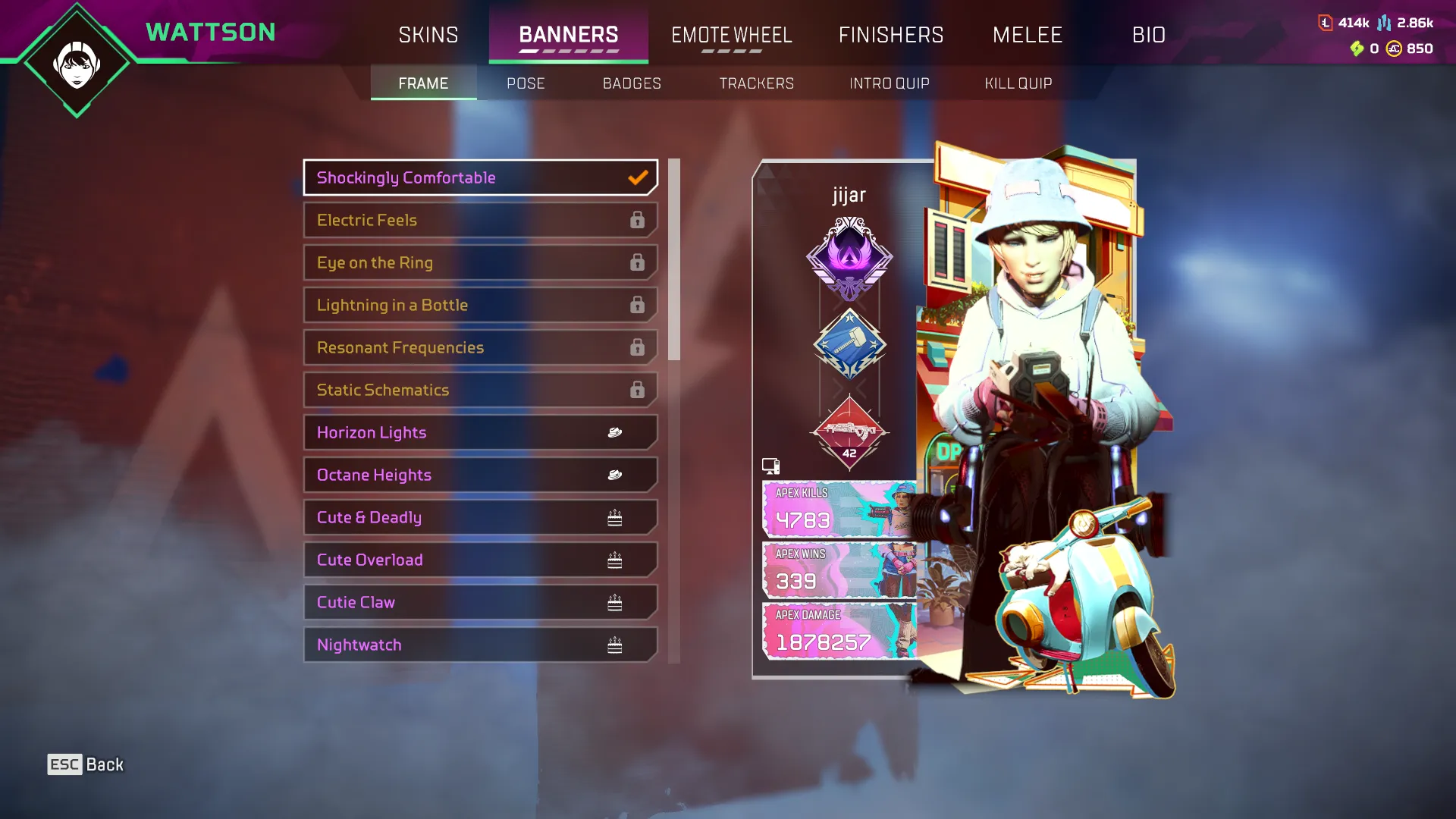Show the Bio tab
The image size is (1456, 819).
(1148, 35)
